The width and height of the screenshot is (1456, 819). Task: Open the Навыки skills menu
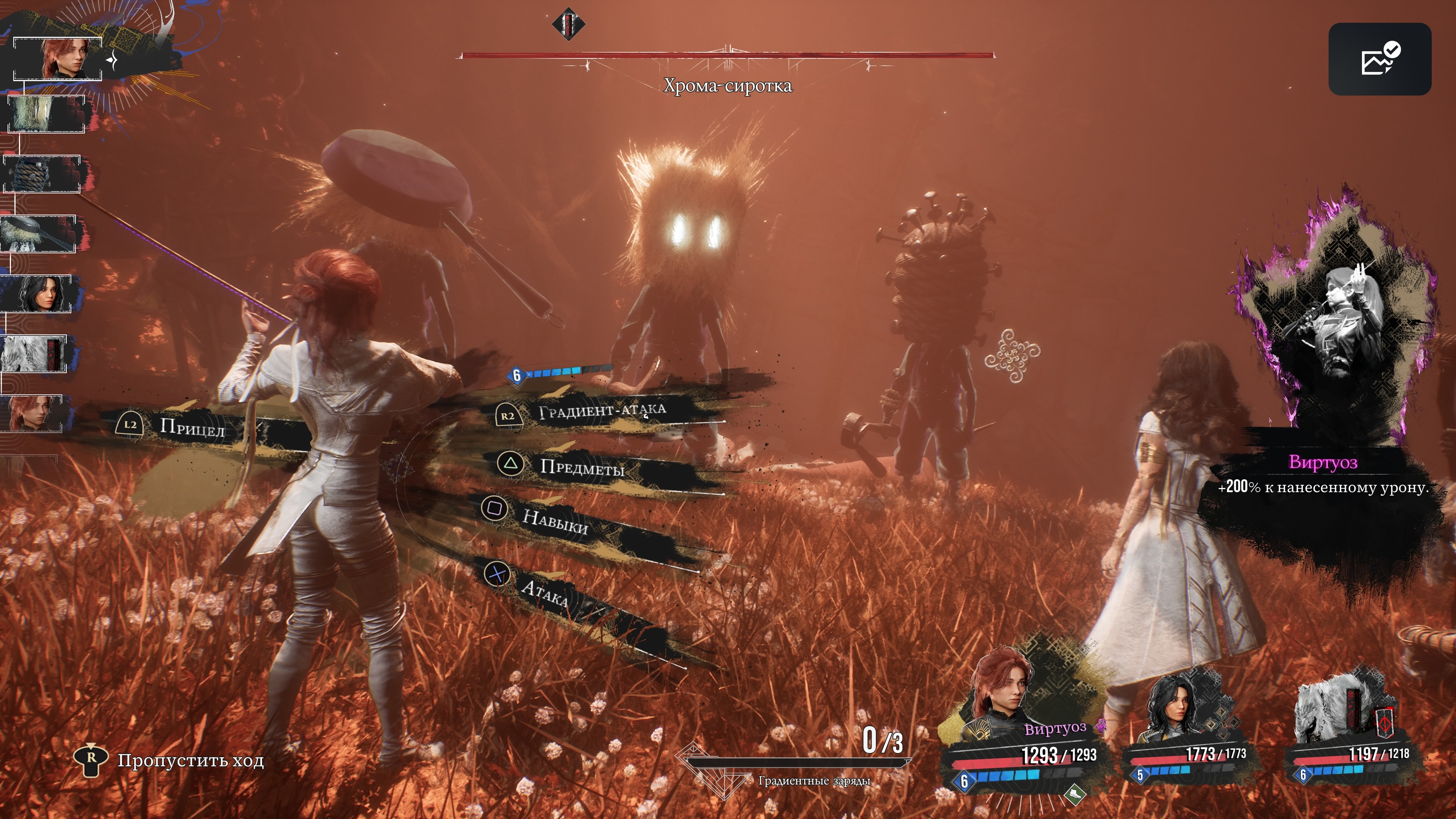[x=555, y=521]
